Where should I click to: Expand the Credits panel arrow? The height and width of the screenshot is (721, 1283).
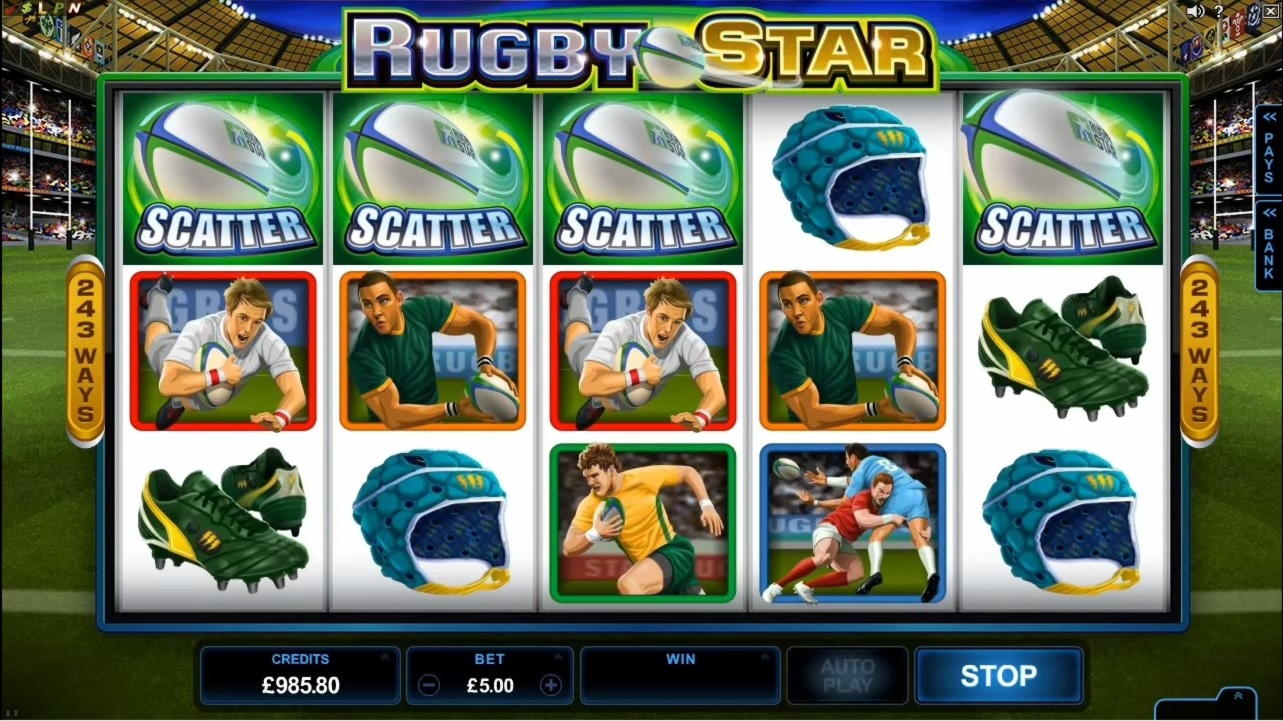[x=384, y=658]
